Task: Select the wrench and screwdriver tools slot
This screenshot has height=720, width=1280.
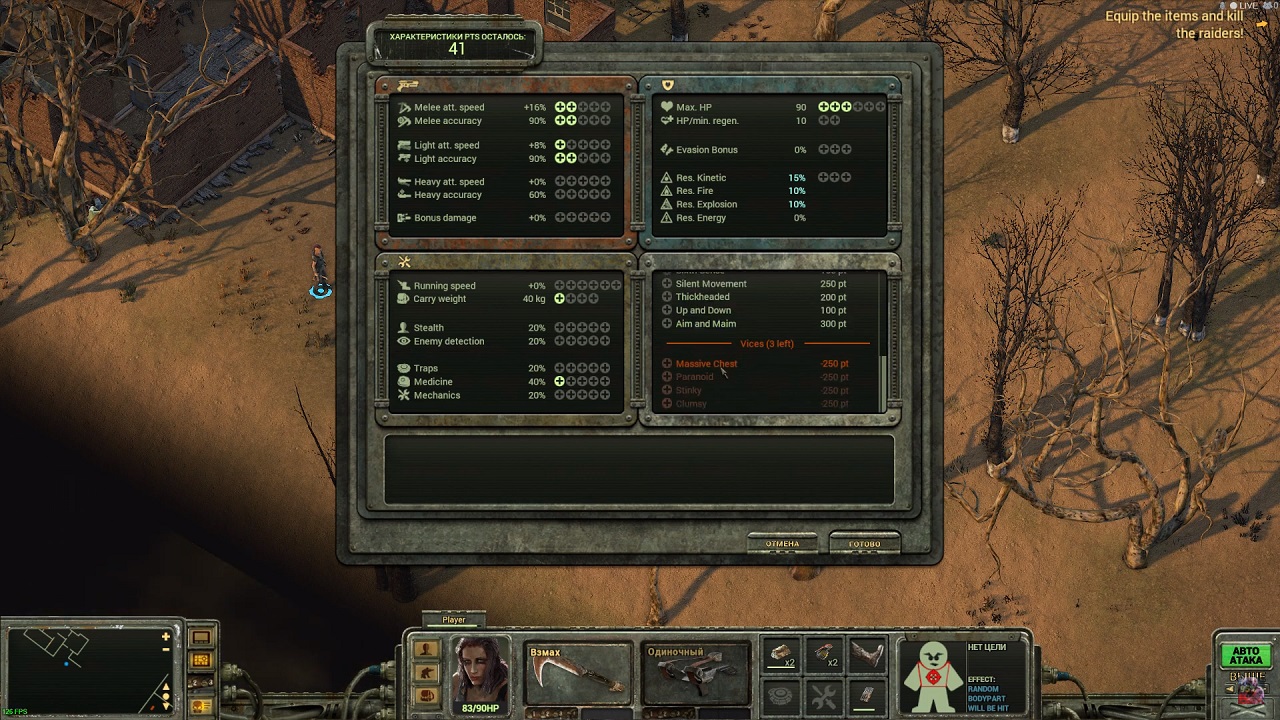Action: 823,695
